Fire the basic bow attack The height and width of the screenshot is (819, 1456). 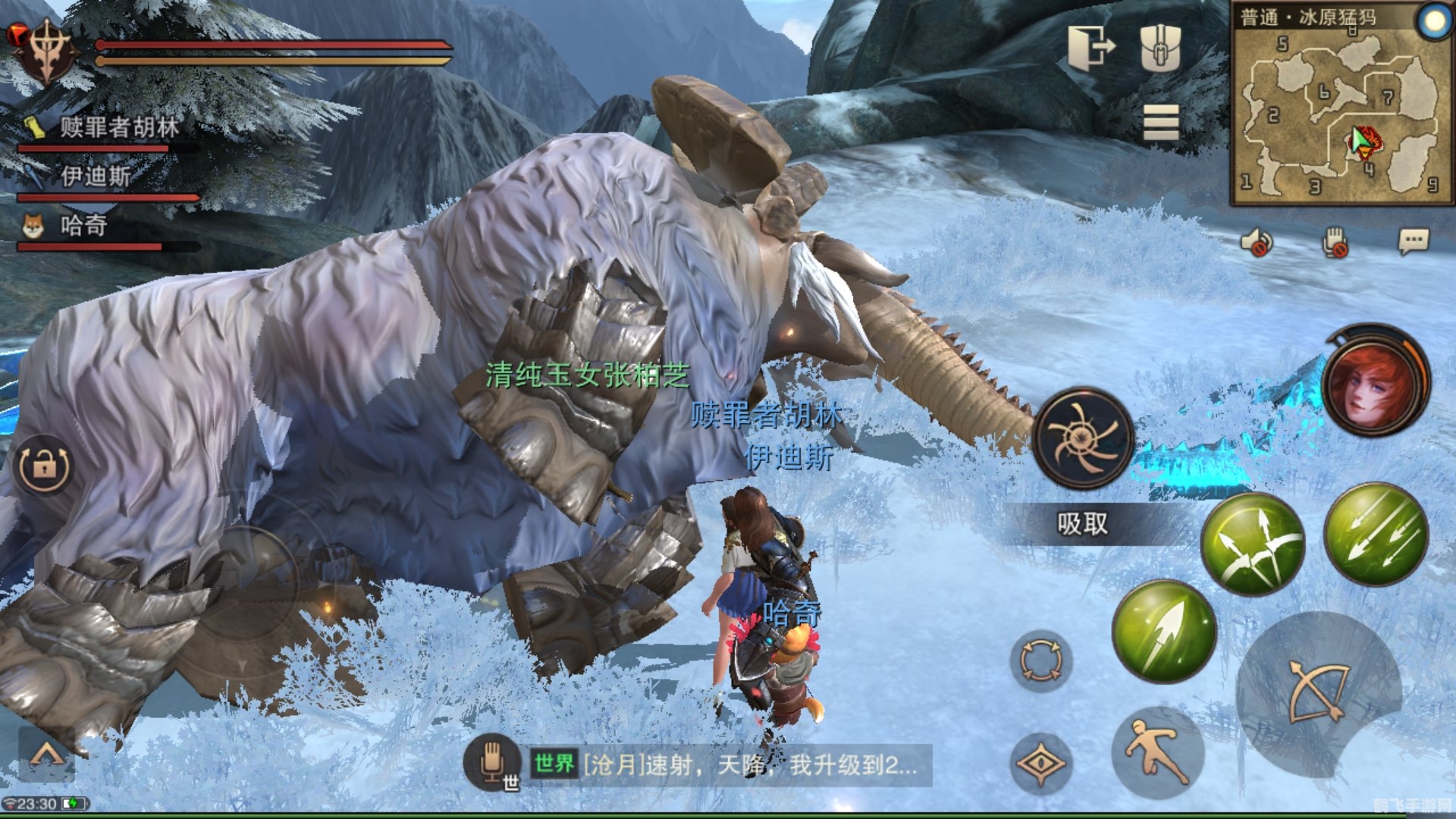(1319, 690)
